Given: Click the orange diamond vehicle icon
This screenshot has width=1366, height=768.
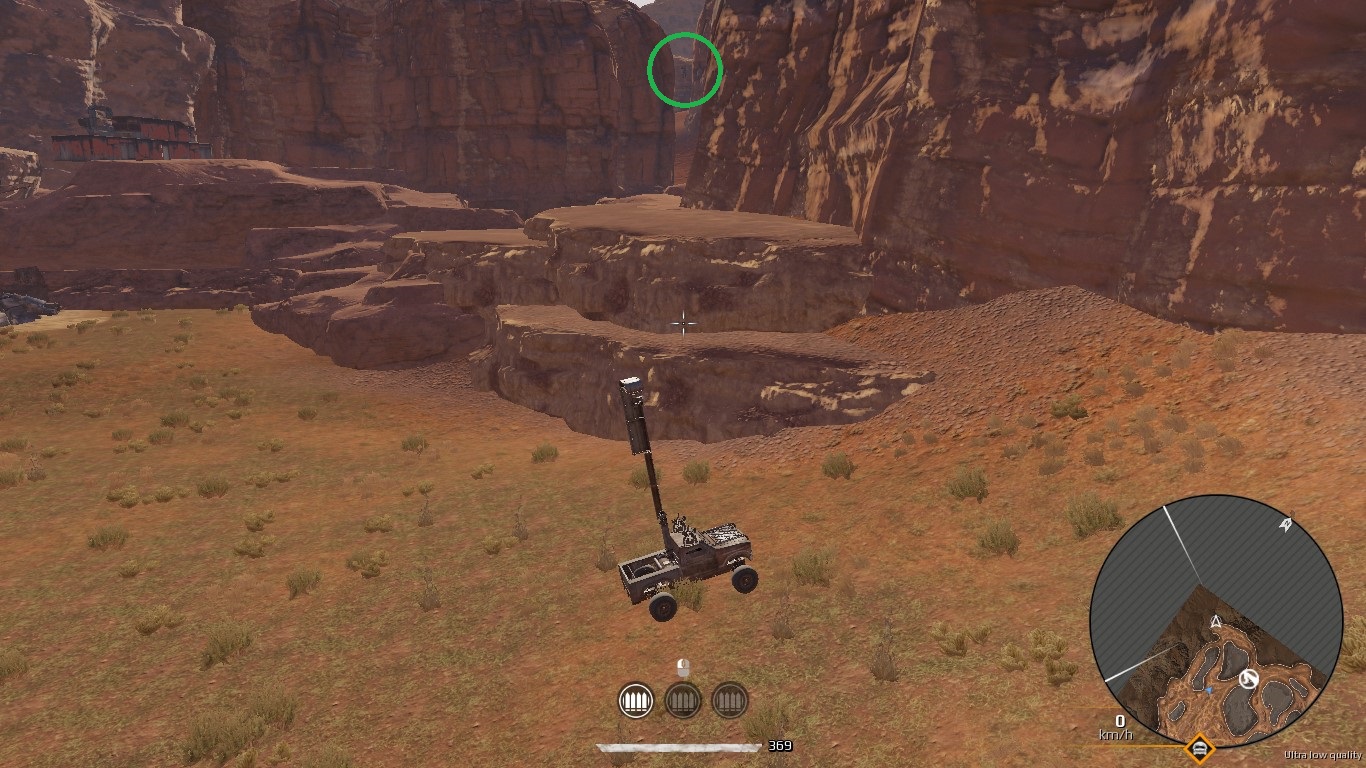Looking at the screenshot, I should pyautogui.click(x=1198, y=748).
